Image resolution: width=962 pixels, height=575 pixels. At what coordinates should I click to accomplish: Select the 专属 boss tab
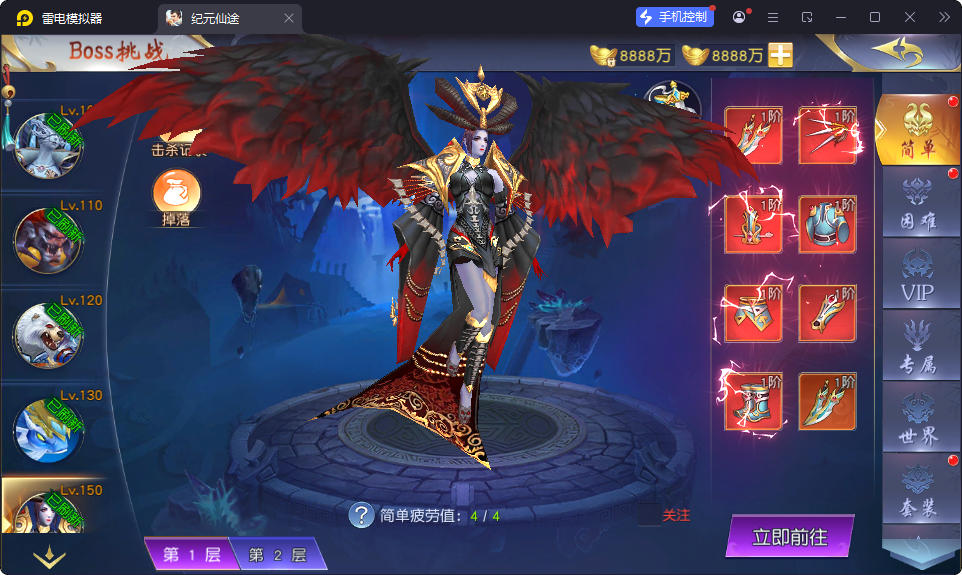917,348
